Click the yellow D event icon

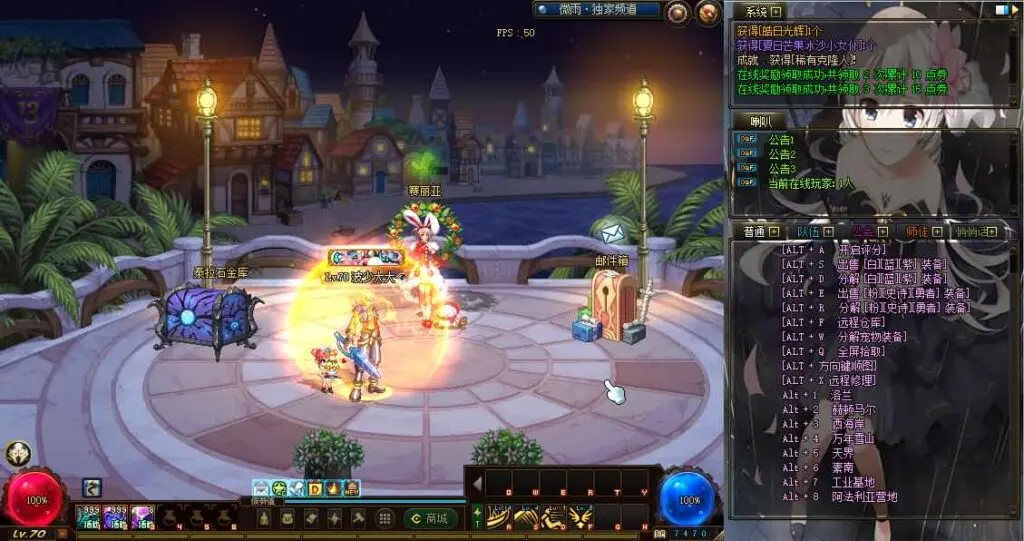tap(314, 489)
